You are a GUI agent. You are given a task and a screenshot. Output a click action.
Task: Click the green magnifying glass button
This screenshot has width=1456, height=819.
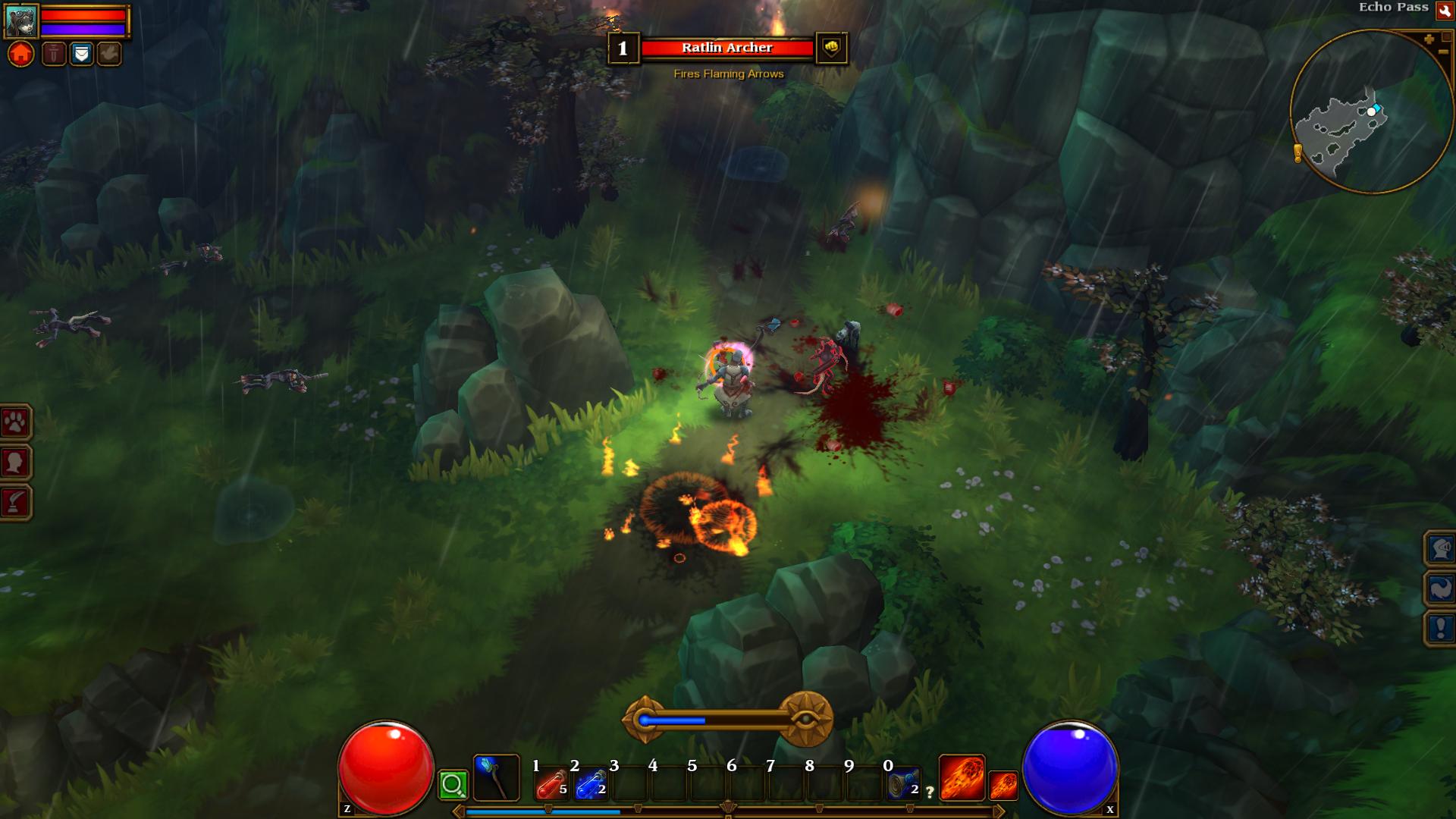coord(453,785)
